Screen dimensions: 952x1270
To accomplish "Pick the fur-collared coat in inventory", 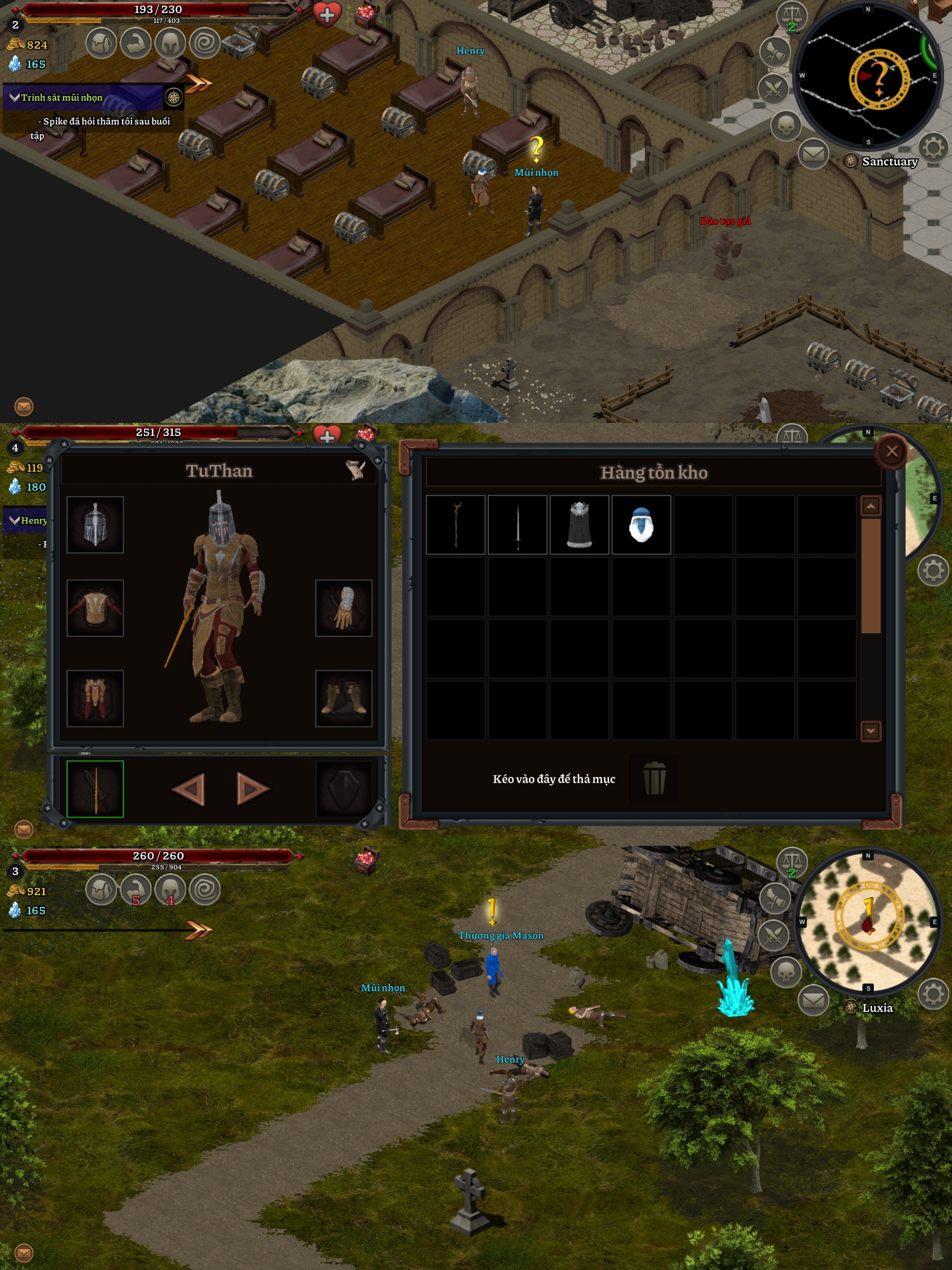I will tap(580, 524).
